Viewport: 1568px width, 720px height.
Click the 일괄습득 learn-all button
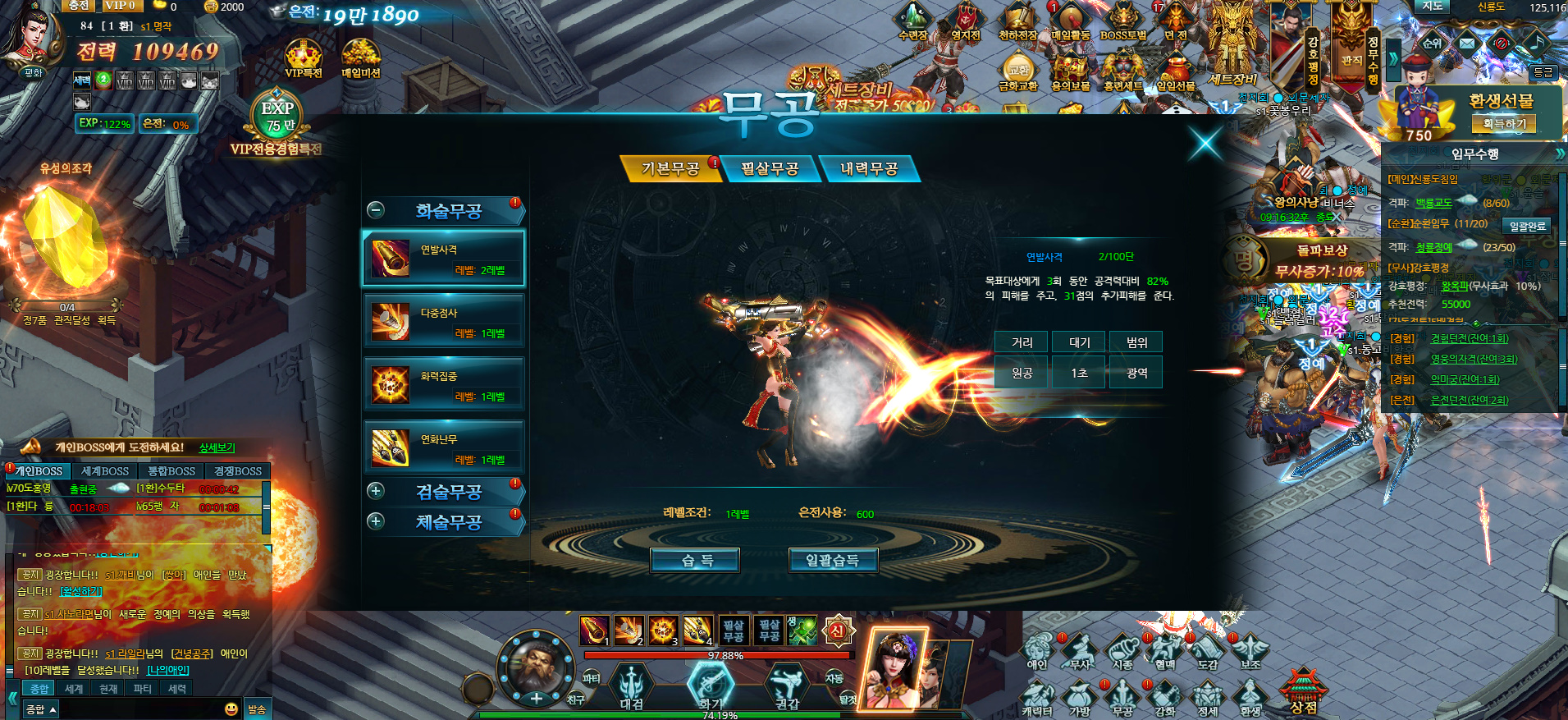coord(833,561)
